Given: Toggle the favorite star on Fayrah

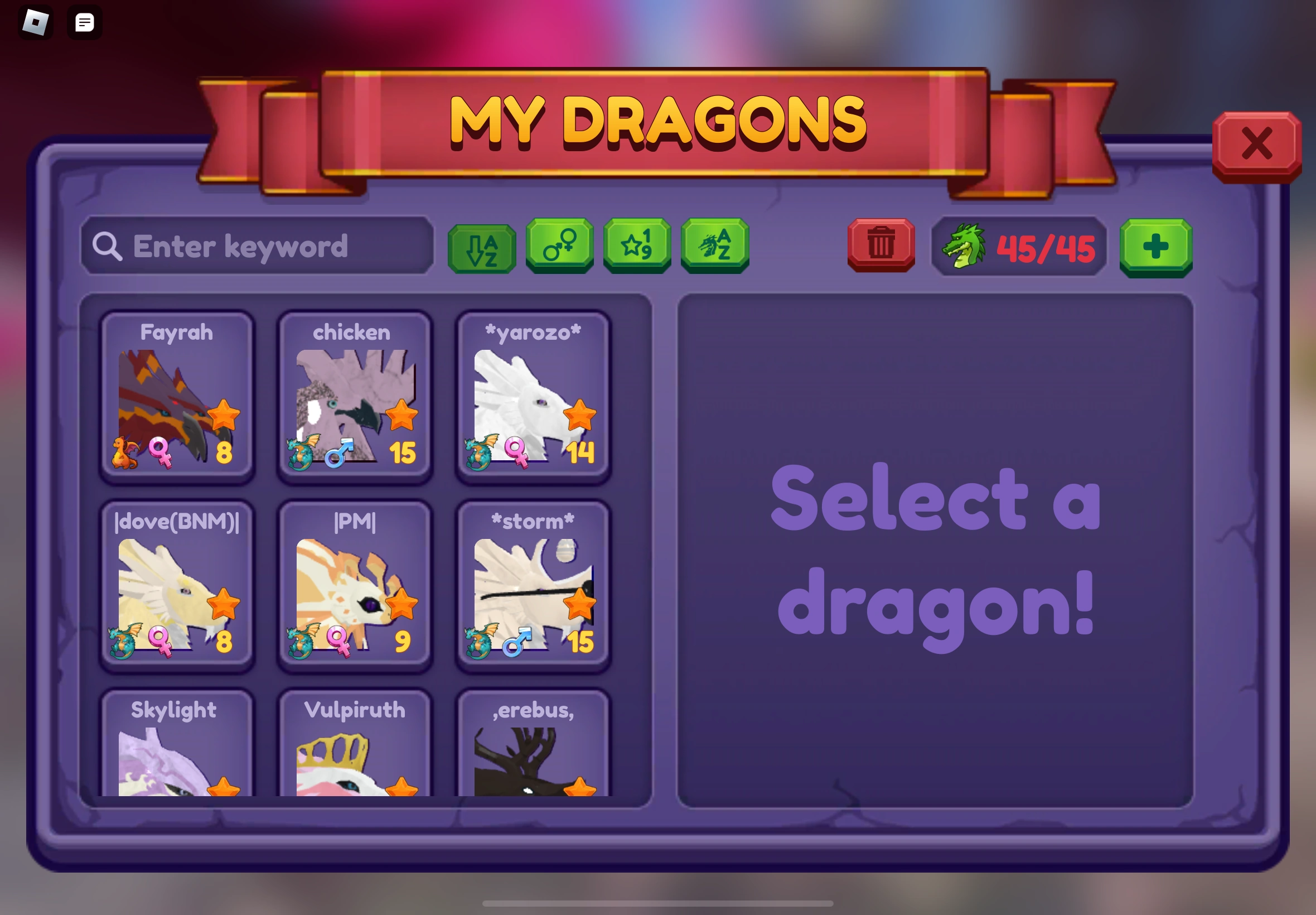Looking at the screenshot, I should coord(225,415).
